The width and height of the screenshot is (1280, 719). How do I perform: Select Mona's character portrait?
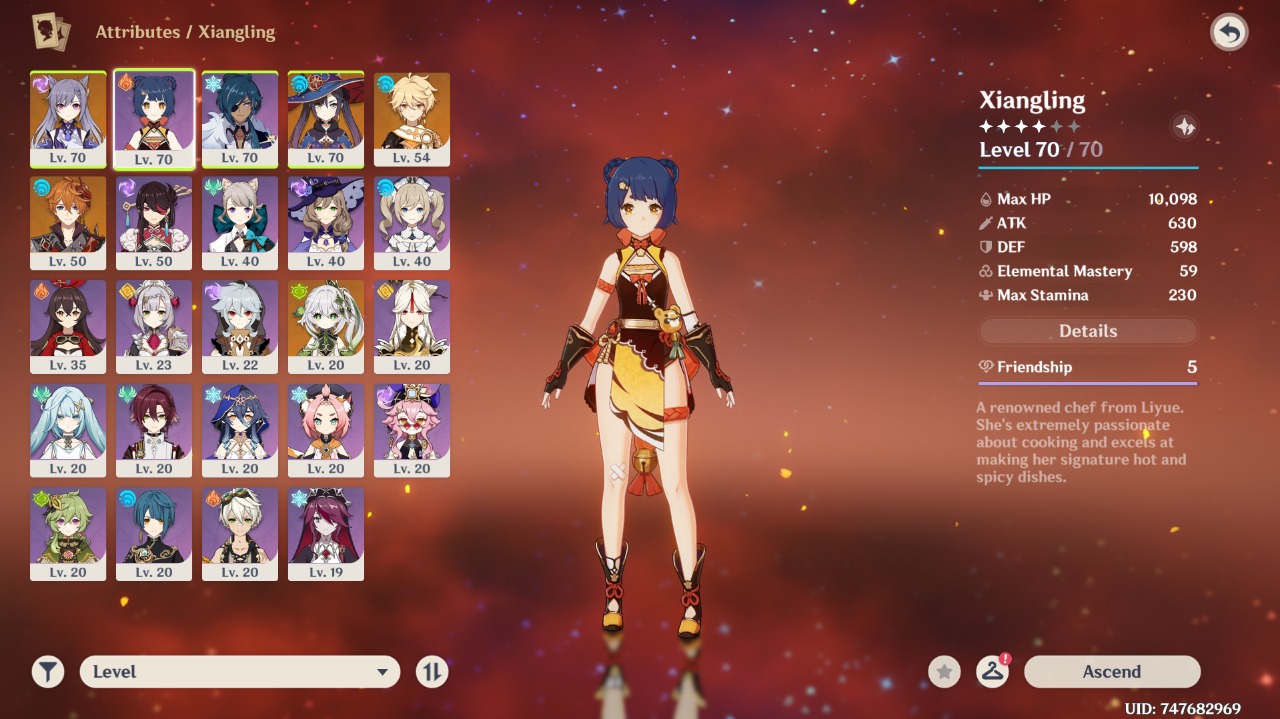tap(326, 118)
